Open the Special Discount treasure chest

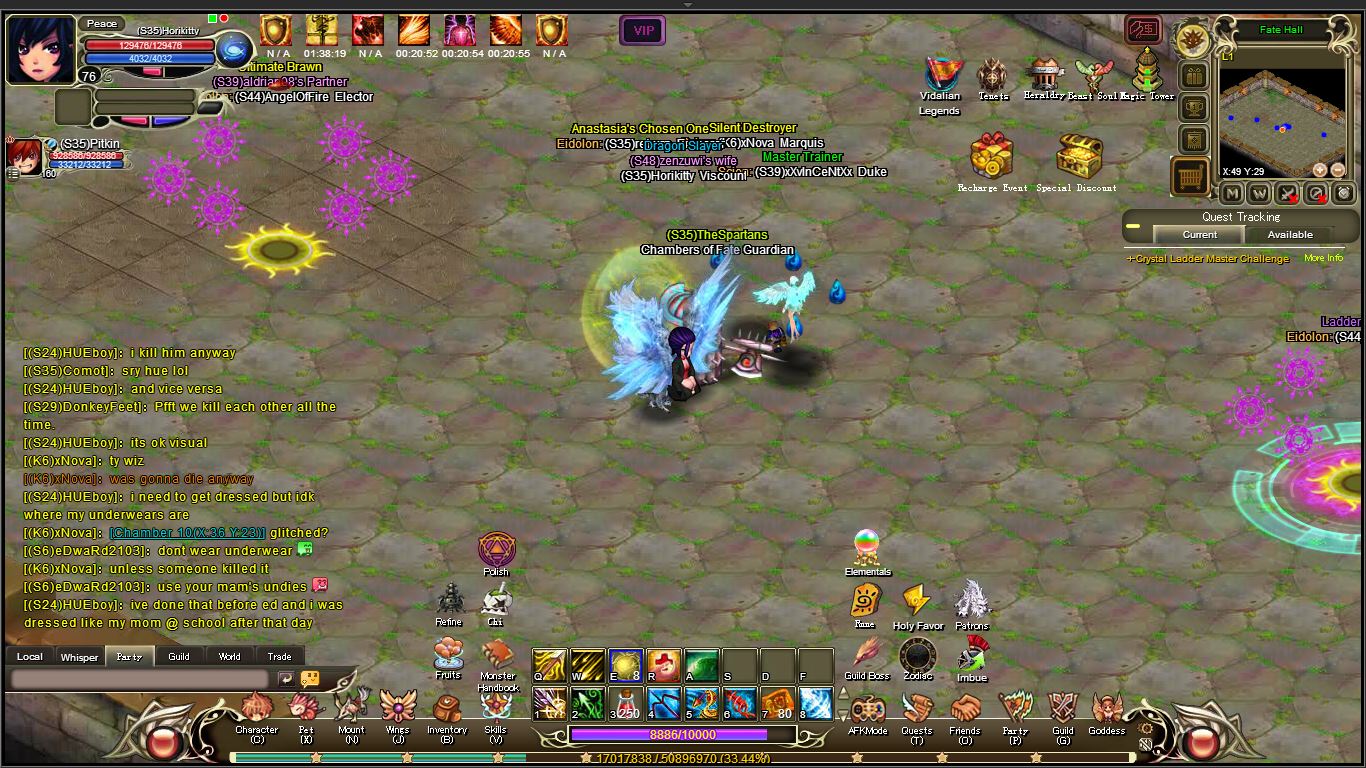click(x=1078, y=157)
